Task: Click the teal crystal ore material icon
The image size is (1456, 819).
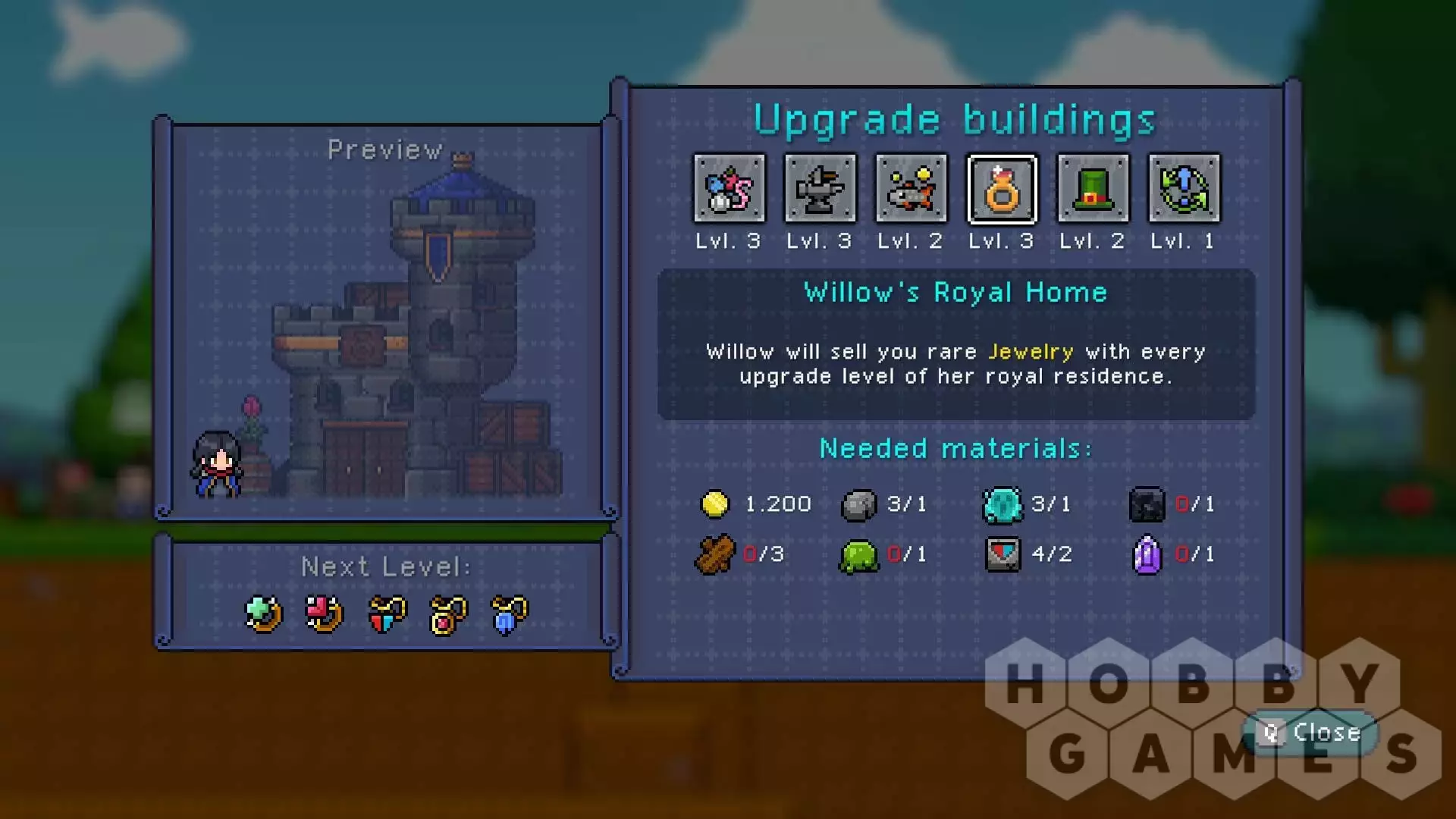Action: tap(1003, 505)
